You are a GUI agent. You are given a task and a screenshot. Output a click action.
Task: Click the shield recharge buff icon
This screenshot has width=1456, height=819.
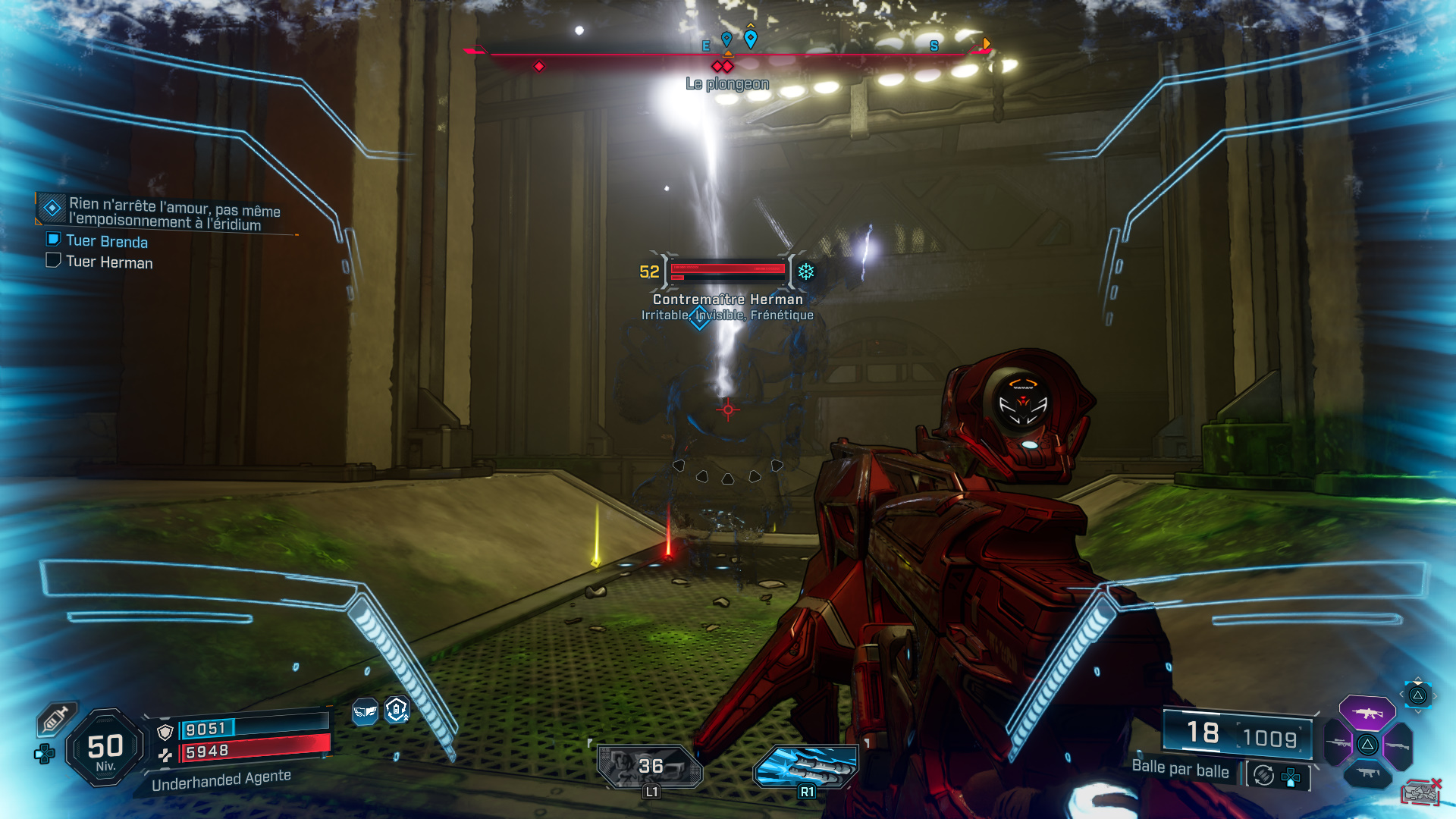(x=397, y=710)
